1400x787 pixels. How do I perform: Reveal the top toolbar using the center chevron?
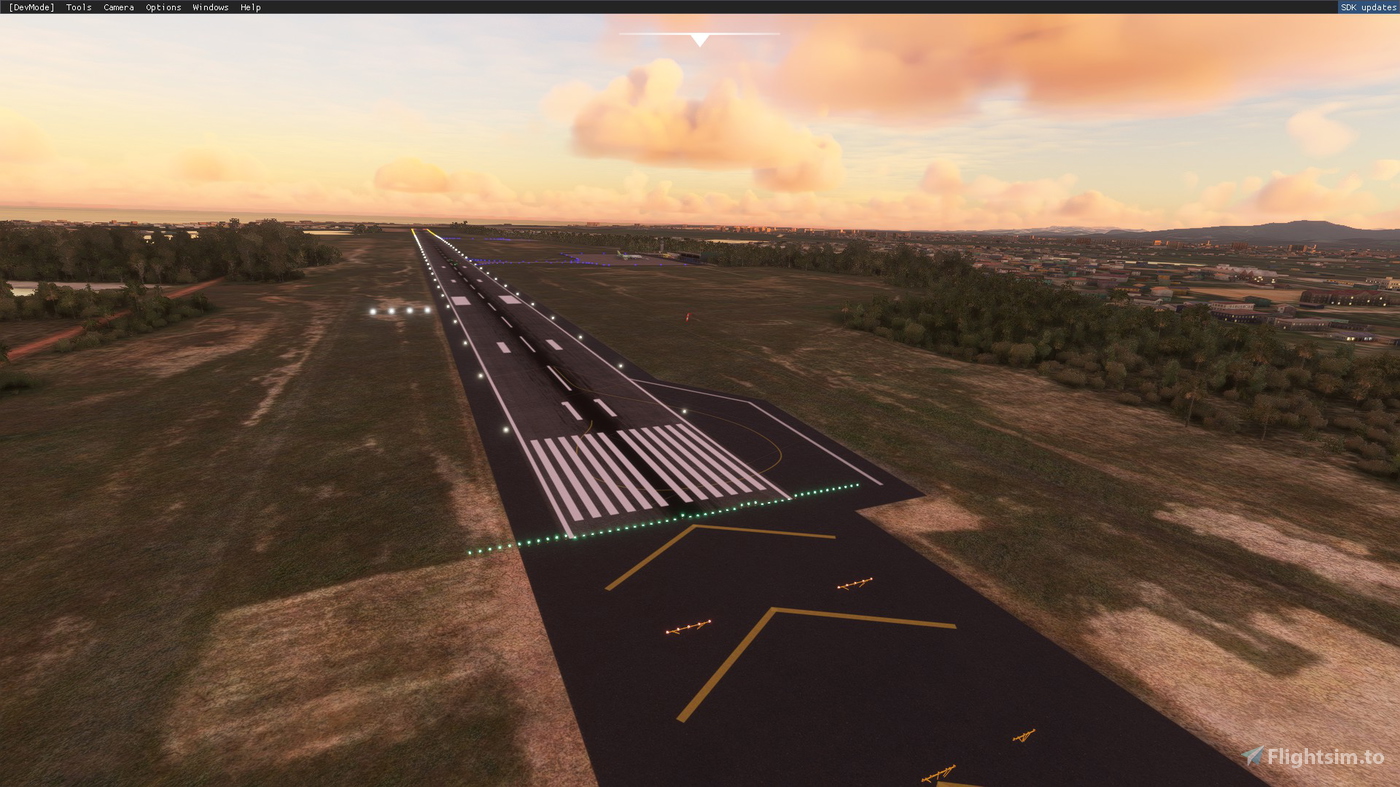699,39
